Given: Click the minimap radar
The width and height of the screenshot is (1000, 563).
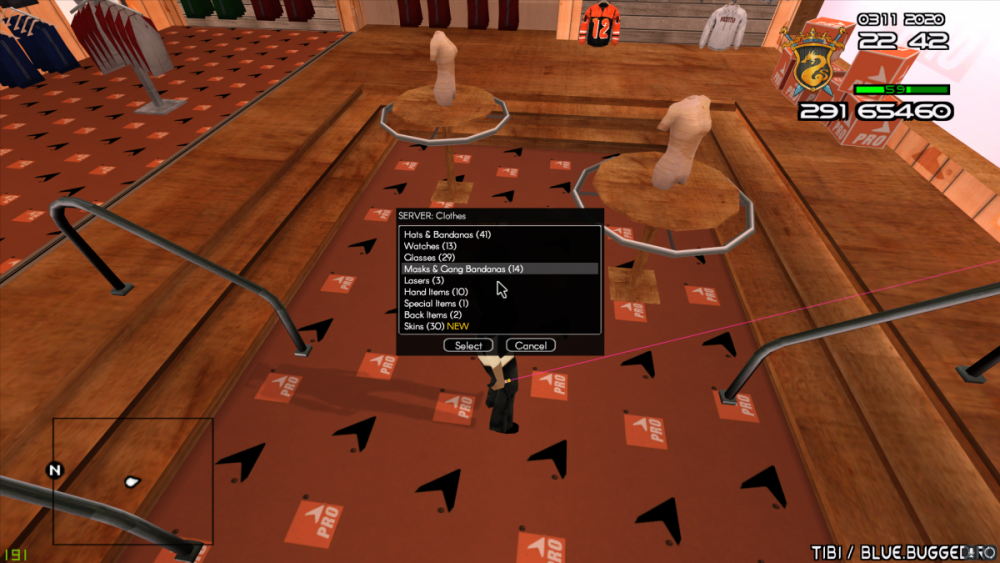Looking at the screenshot, I should [x=133, y=481].
